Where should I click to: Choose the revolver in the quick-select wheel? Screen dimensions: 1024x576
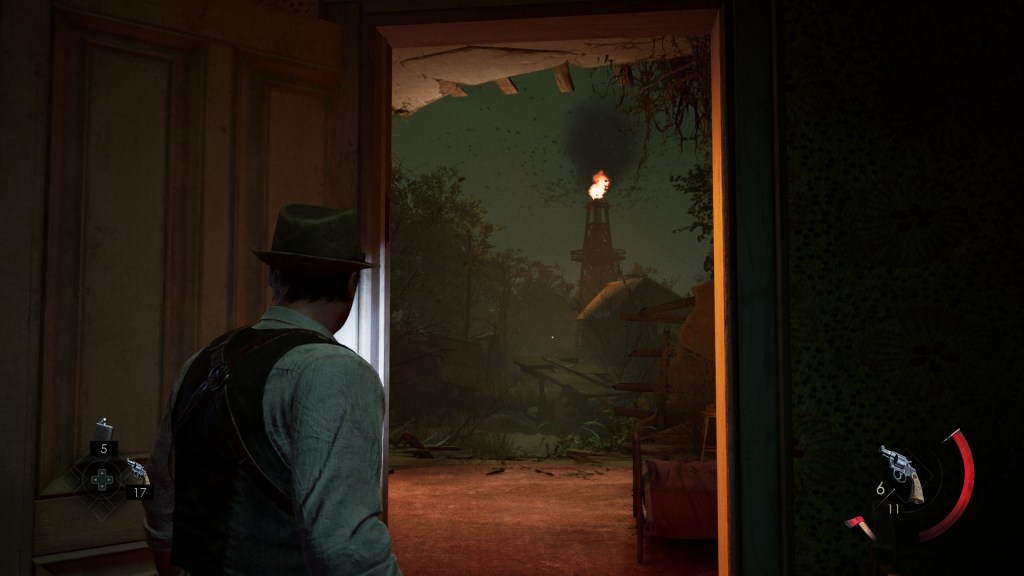[133, 471]
